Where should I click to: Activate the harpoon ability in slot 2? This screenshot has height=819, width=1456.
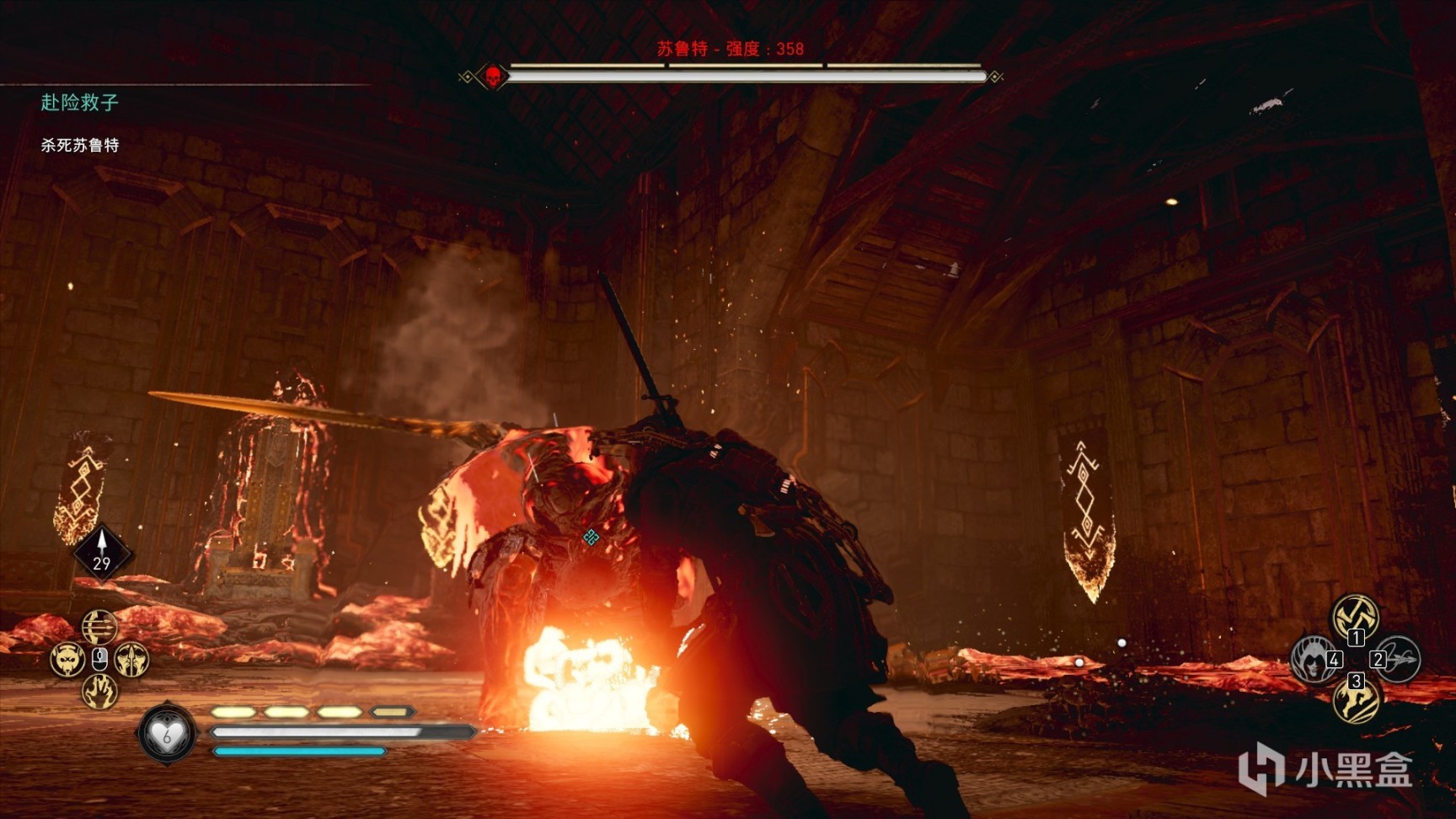tap(1398, 659)
